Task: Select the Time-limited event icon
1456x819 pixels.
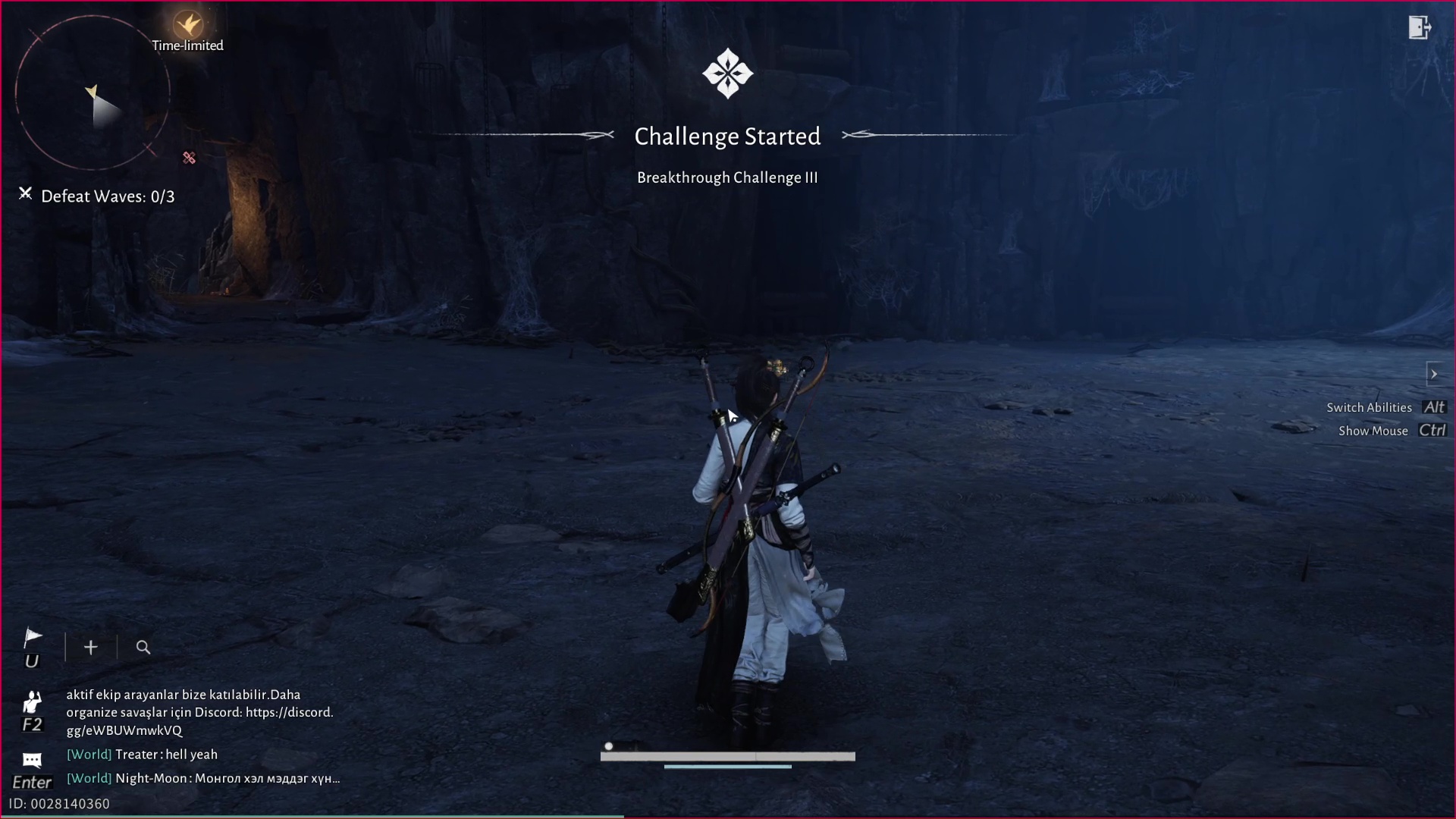Action: pyautogui.click(x=187, y=27)
